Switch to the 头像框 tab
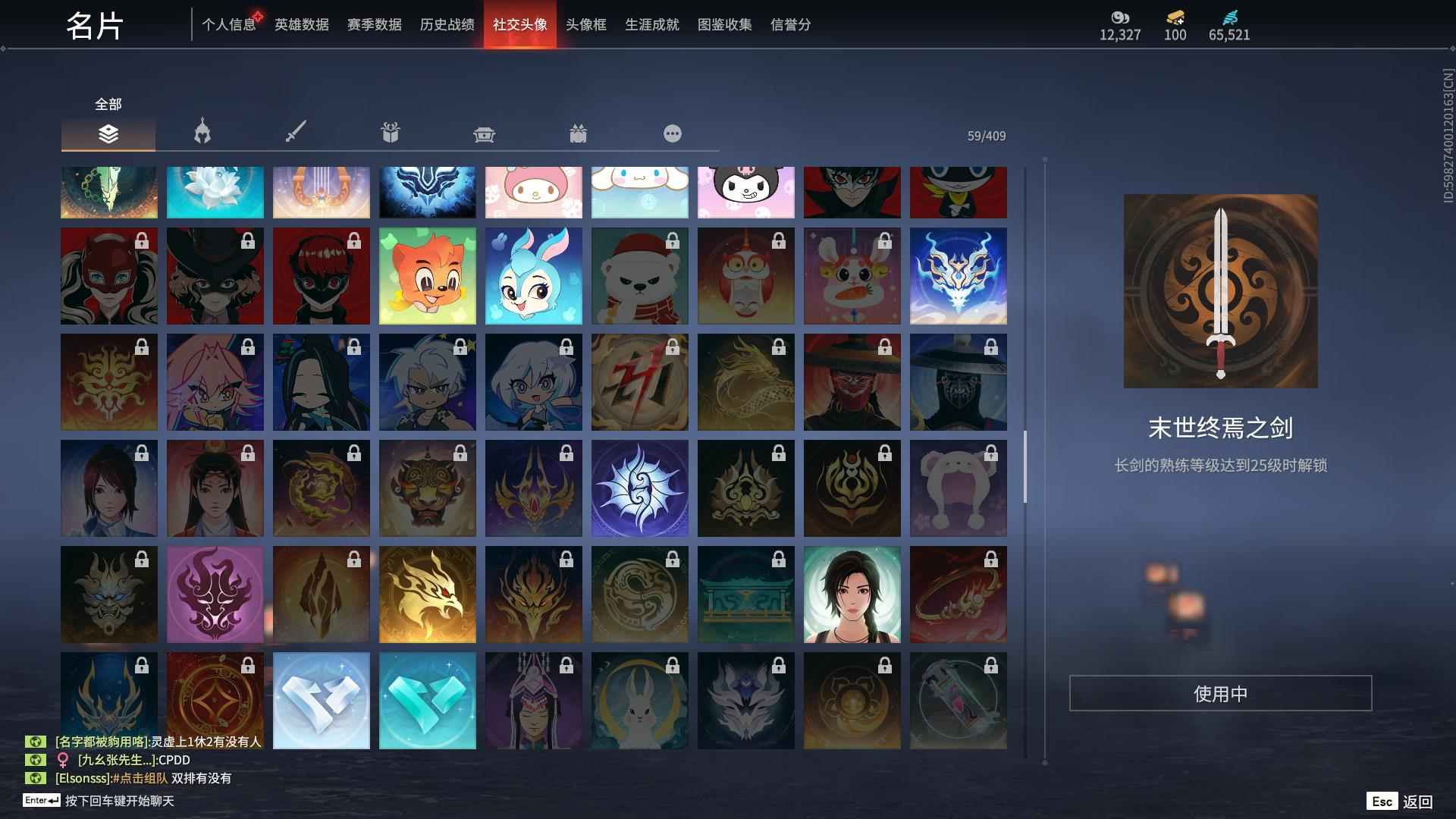 (585, 24)
